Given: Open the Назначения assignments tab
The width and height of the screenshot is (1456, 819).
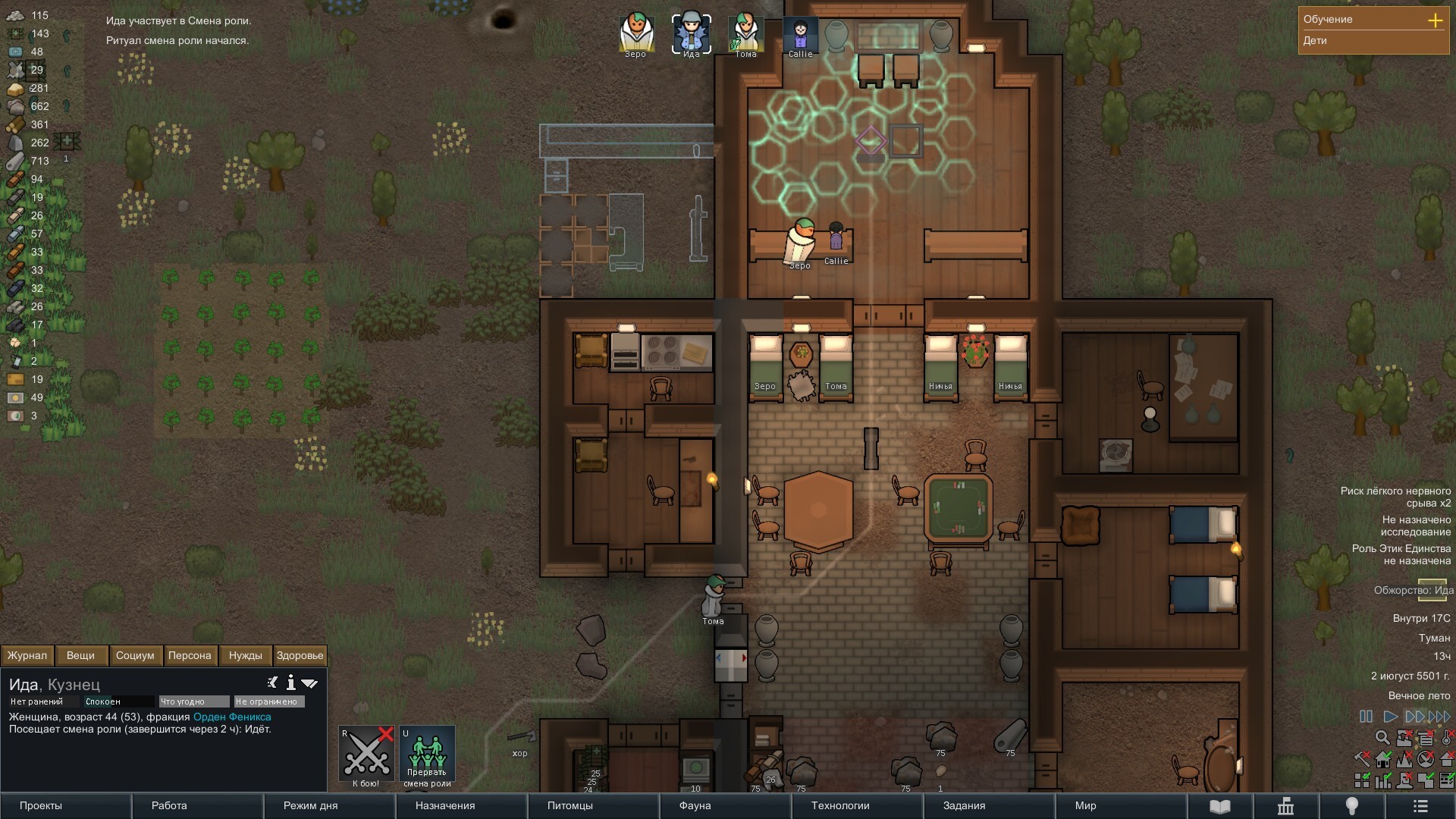Looking at the screenshot, I should coord(461,805).
